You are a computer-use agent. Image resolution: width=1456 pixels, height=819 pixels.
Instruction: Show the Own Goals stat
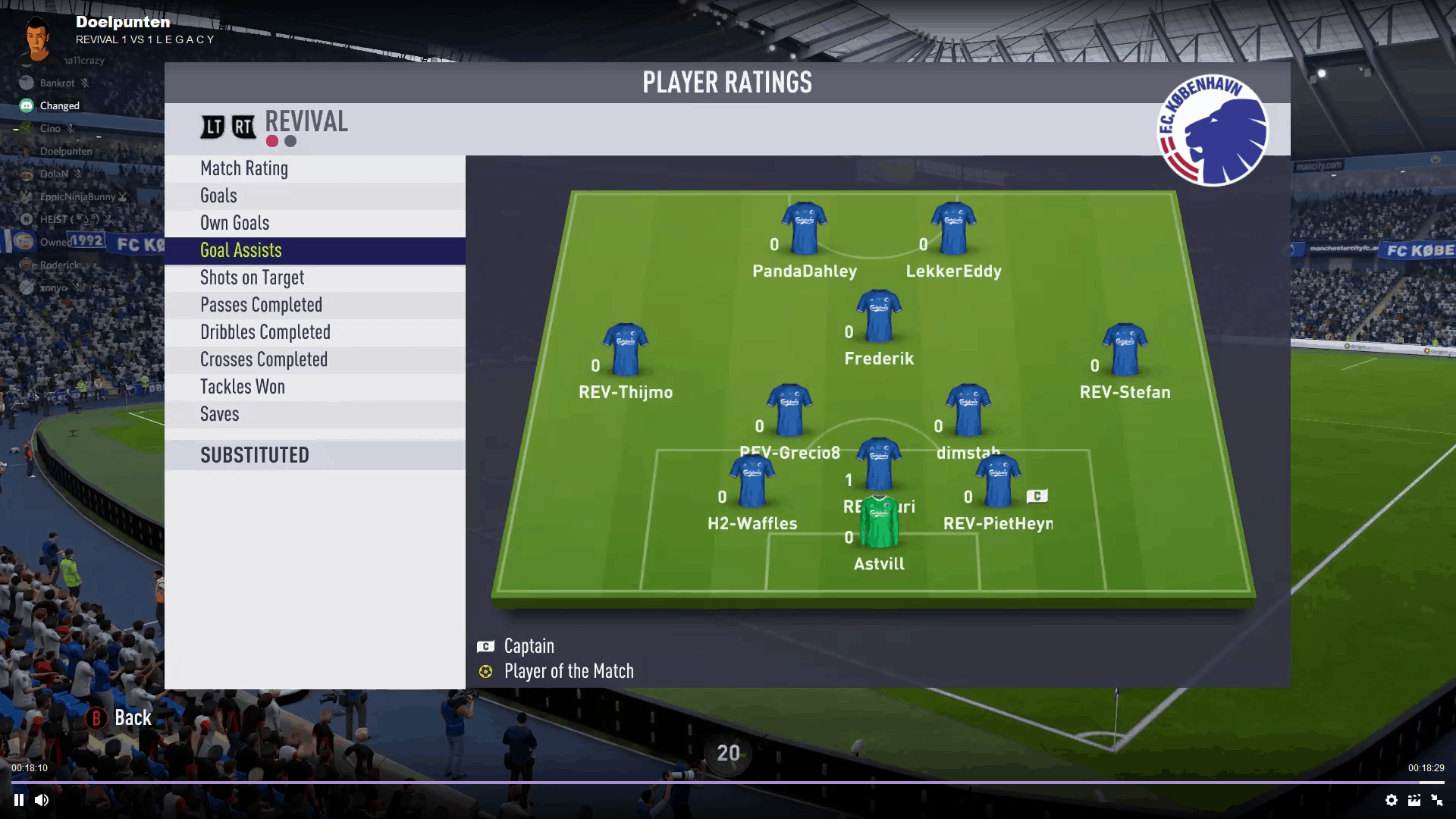tap(235, 223)
